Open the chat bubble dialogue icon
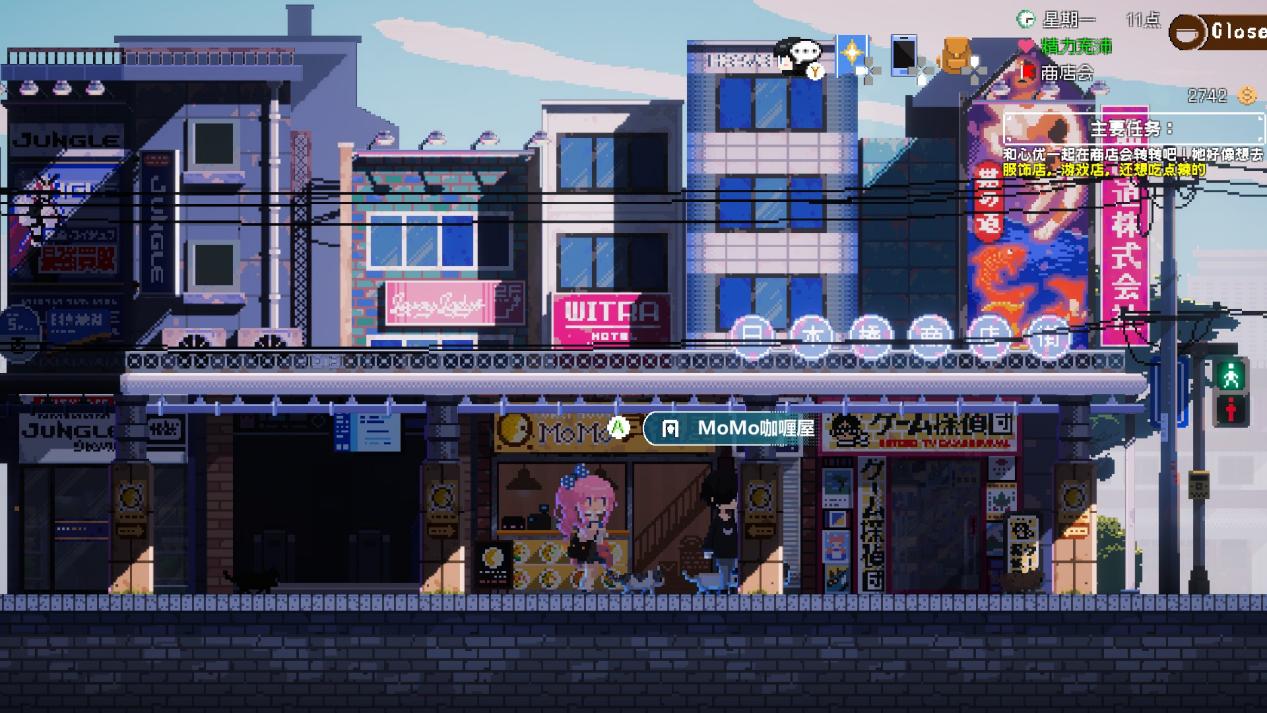Screen dimensions: 1267x713 click(800, 55)
